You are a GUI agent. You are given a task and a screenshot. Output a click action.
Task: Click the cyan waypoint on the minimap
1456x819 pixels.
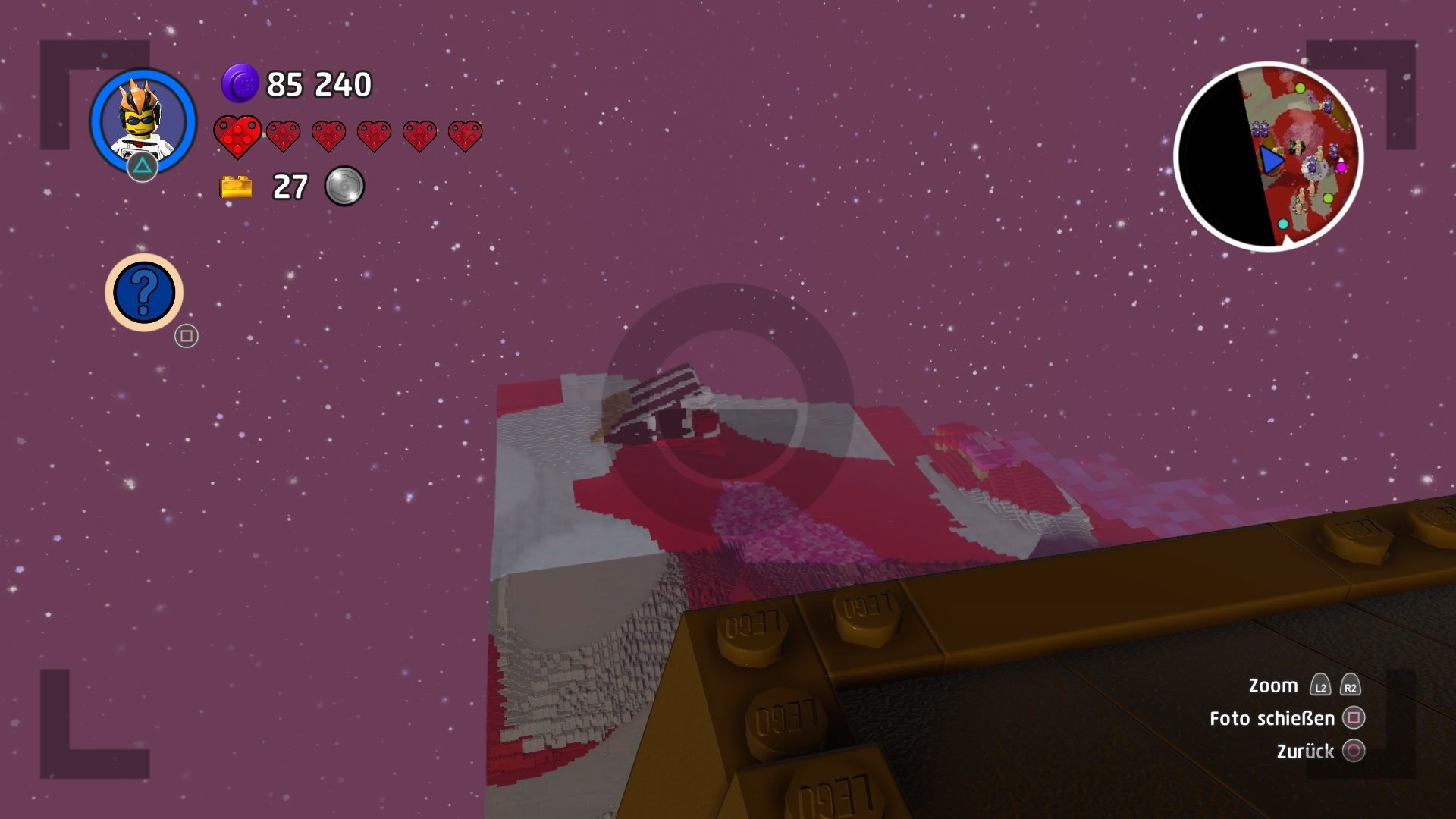click(x=1283, y=224)
